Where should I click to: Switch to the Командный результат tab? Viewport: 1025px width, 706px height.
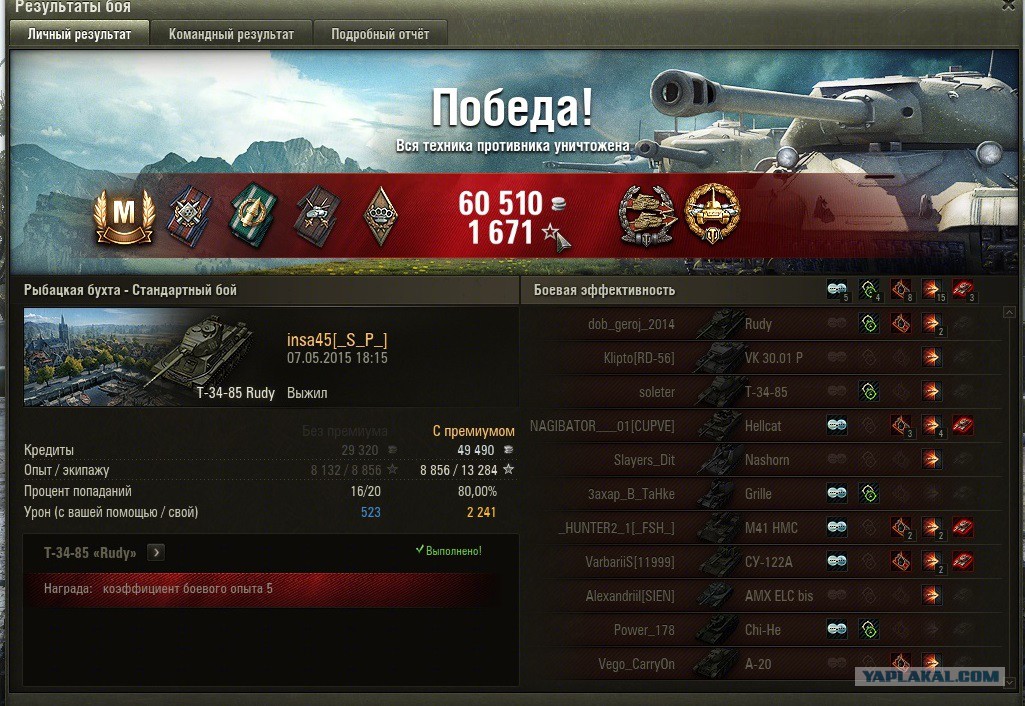[x=231, y=34]
